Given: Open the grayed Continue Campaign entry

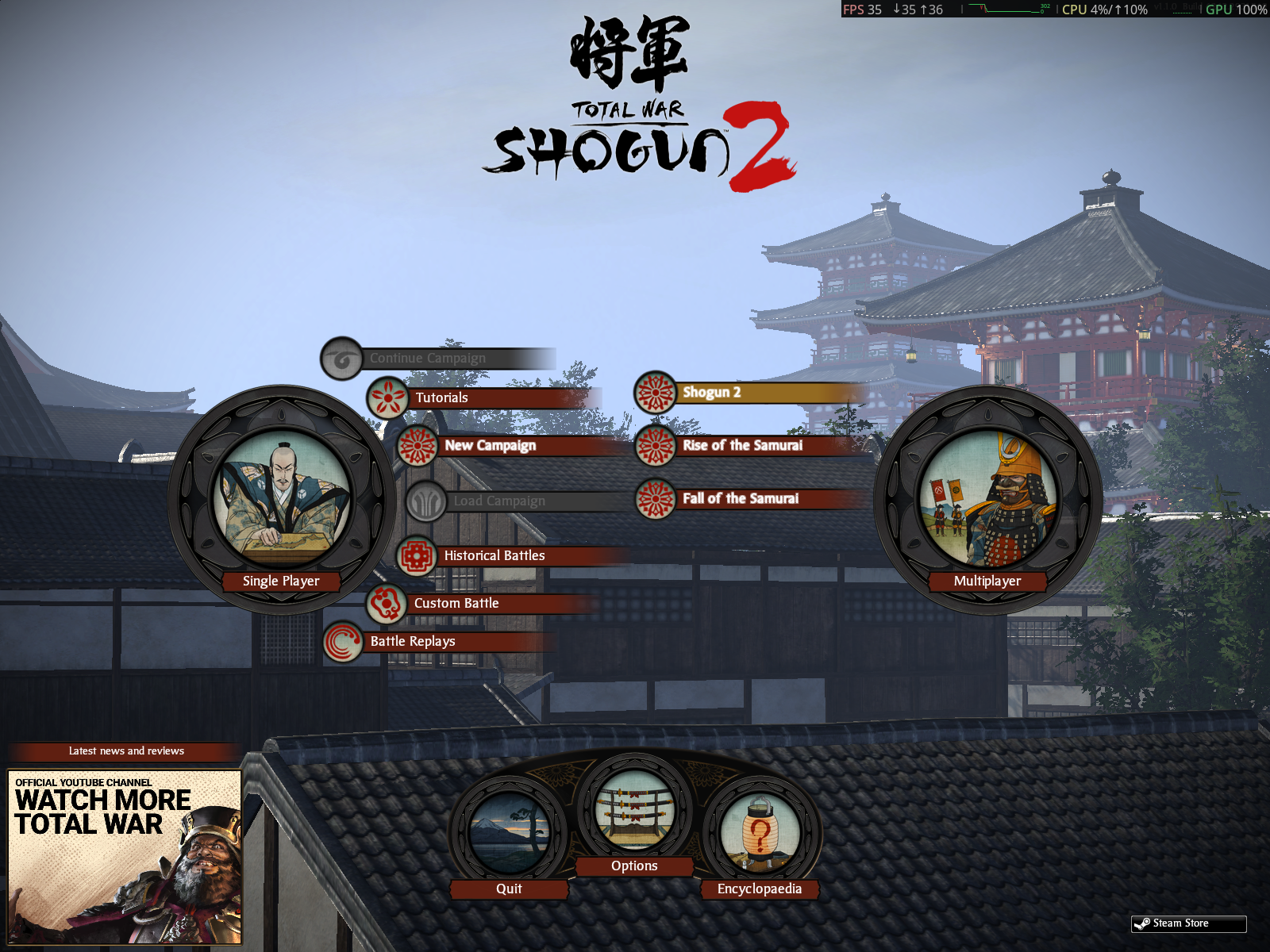Looking at the screenshot, I should tap(428, 358).
